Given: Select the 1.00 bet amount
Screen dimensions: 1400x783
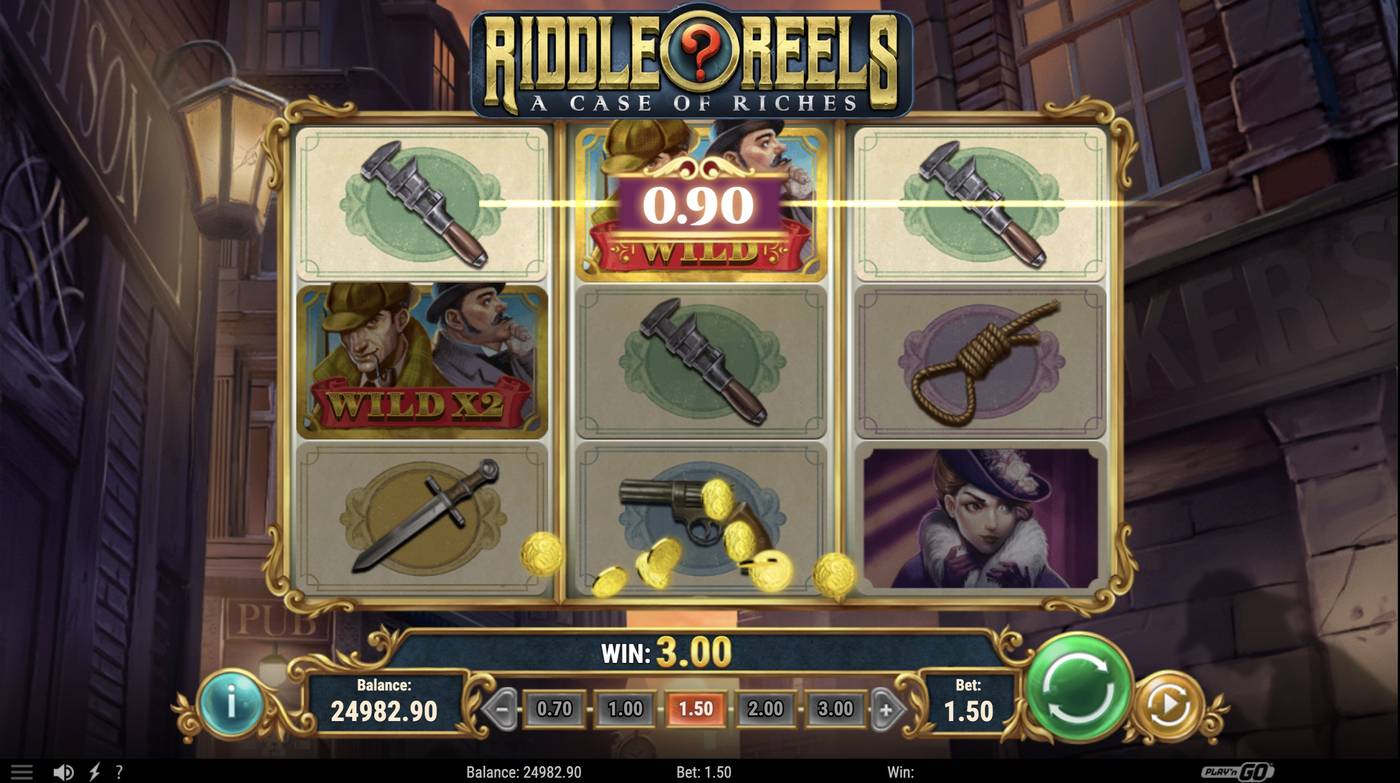Looking at the screenshot, I should point(624,708).
